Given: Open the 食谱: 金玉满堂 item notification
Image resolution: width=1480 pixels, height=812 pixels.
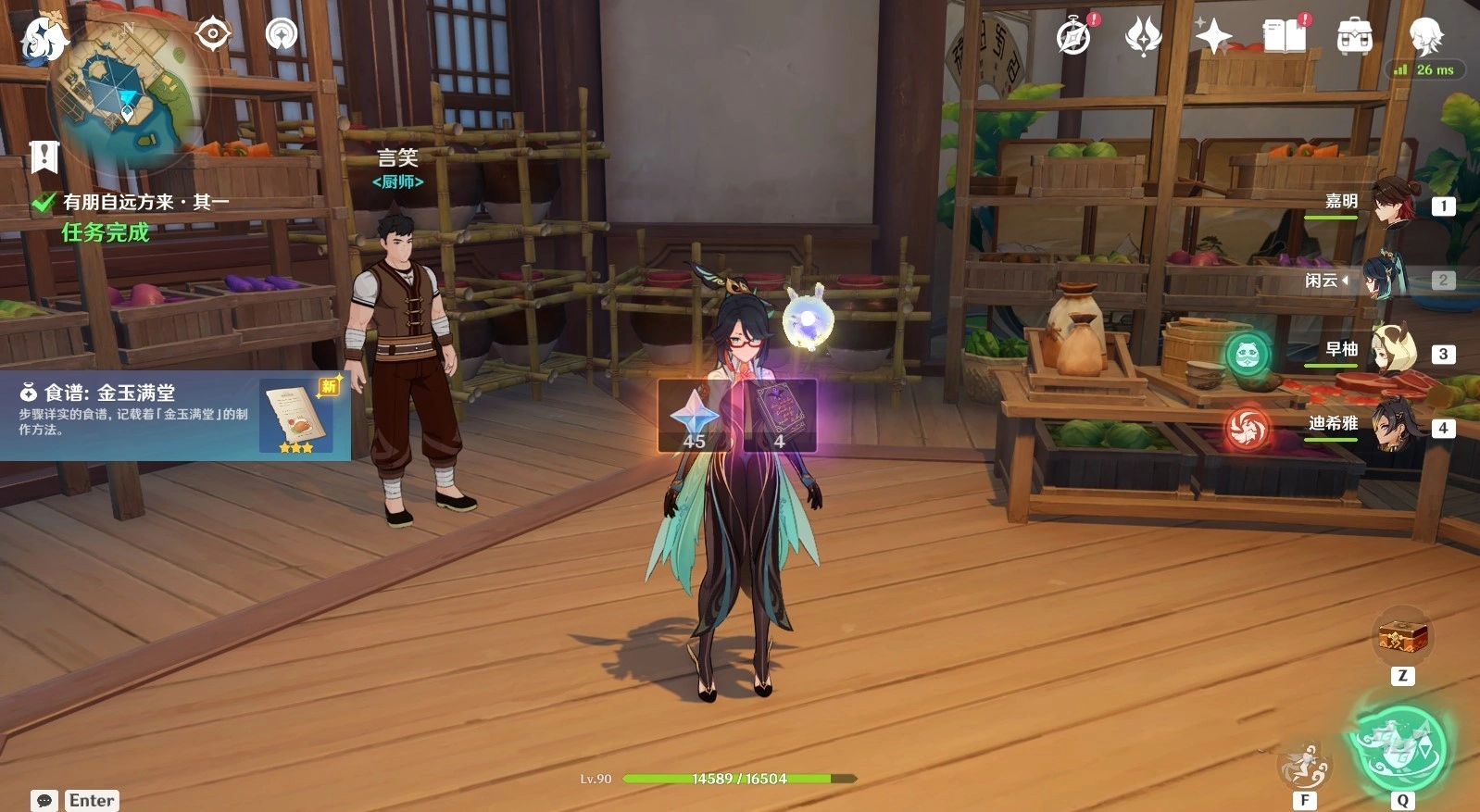Looking at the screenshot, I should [x=174, y=416].
